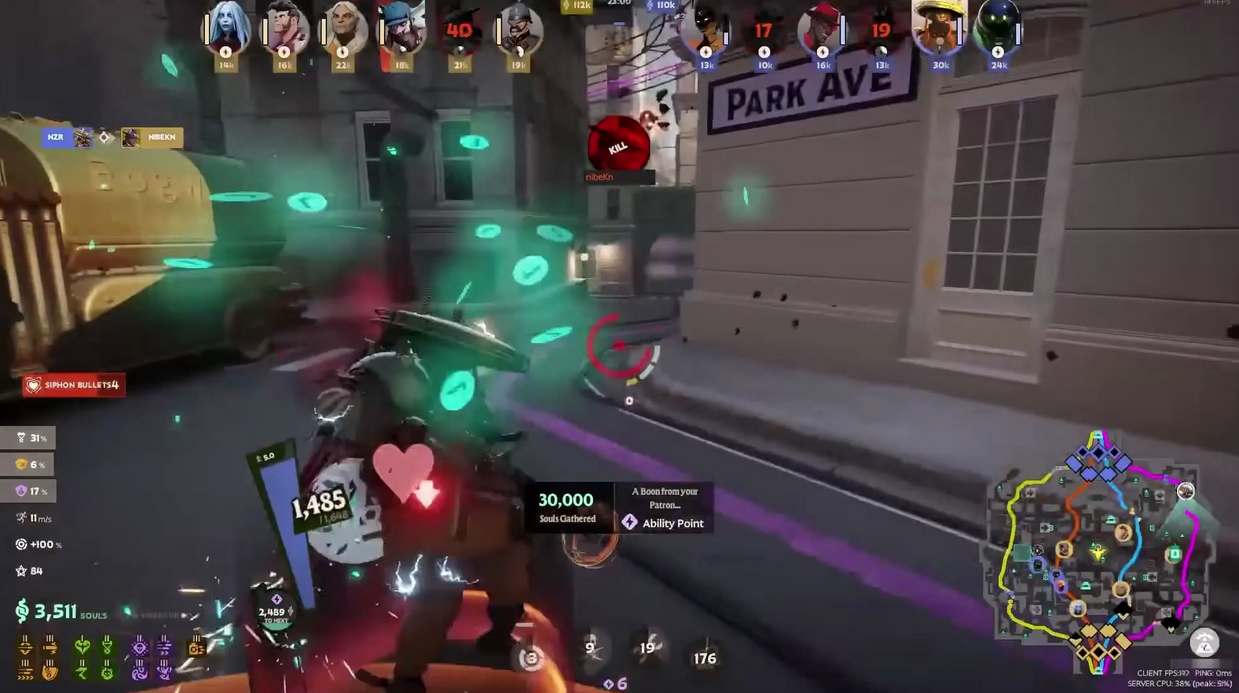Viewport: 1239px width, 693px height.
Task: Select the green heart-shaped vitality item
Action: point(83,647)
